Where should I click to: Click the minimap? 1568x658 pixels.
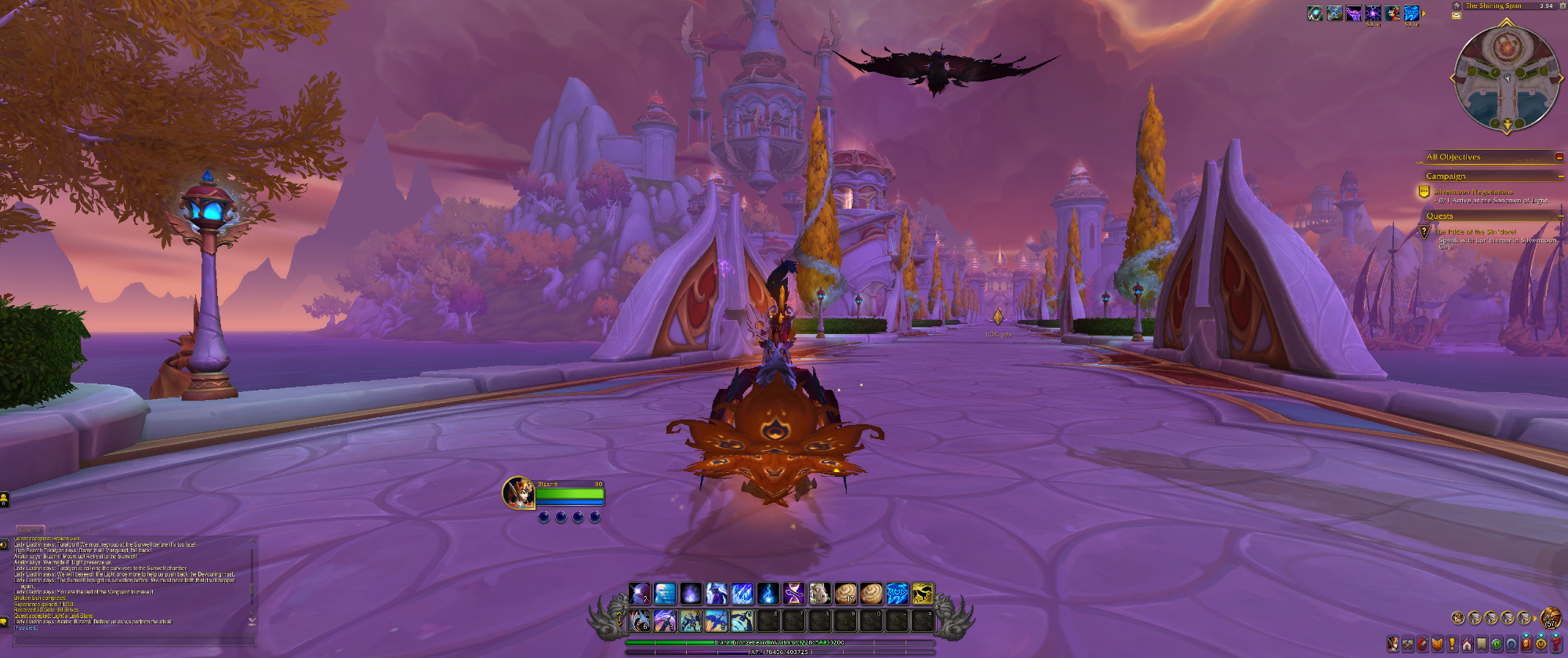point(1506,77)
